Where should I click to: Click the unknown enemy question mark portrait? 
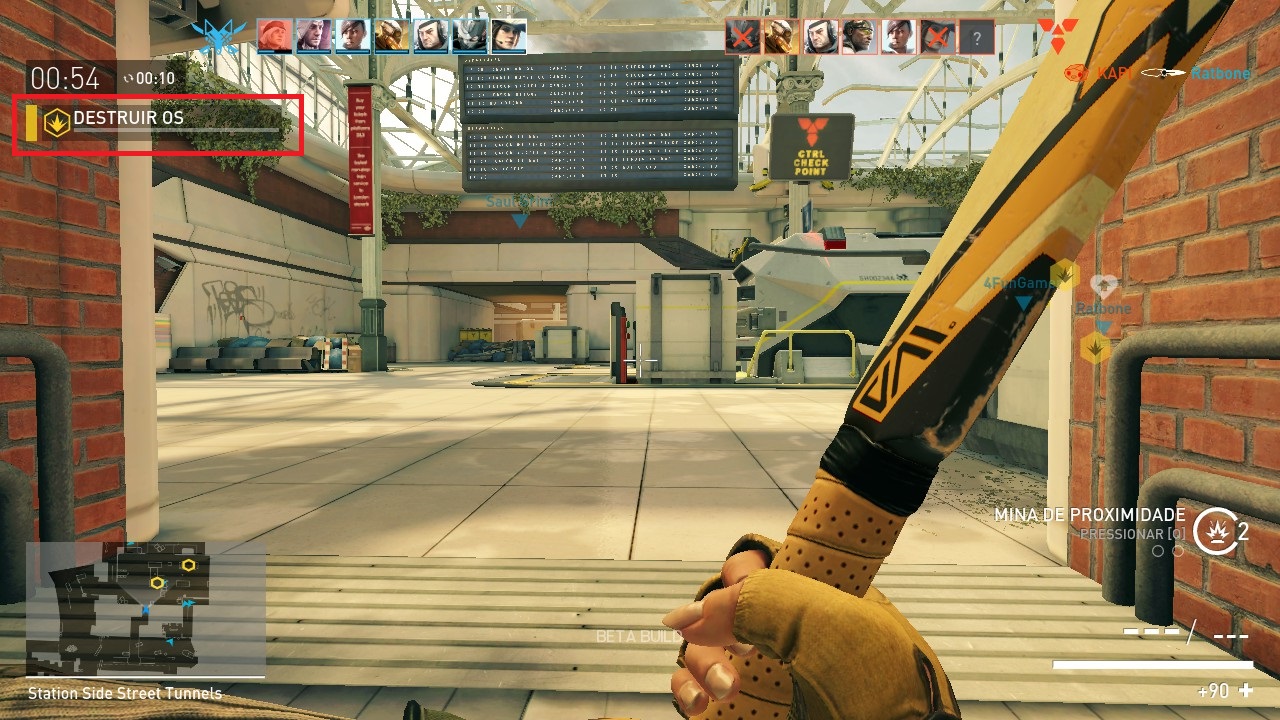(977, 38)
